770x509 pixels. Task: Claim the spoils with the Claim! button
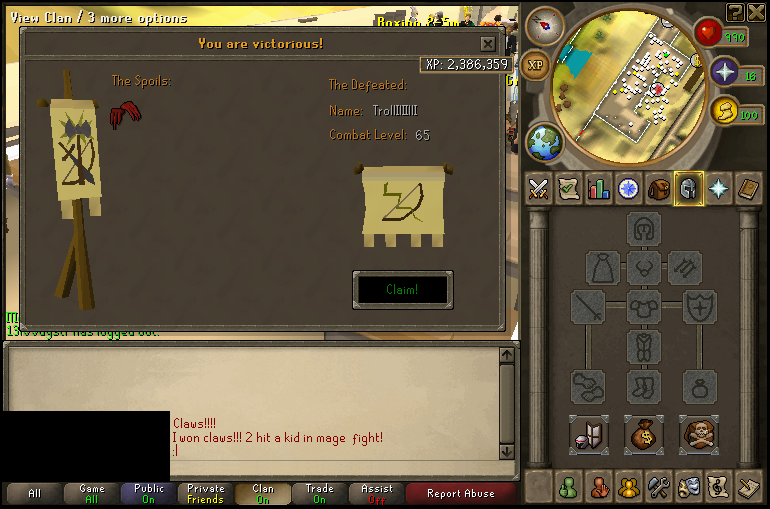402,289
